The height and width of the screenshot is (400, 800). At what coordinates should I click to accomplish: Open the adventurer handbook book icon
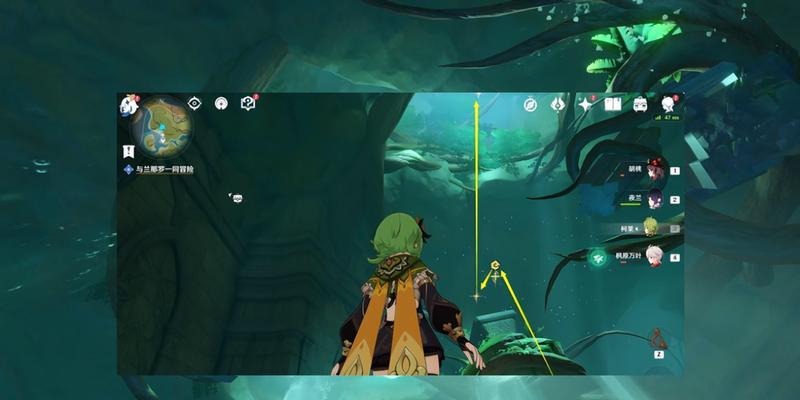coord(613,104)
